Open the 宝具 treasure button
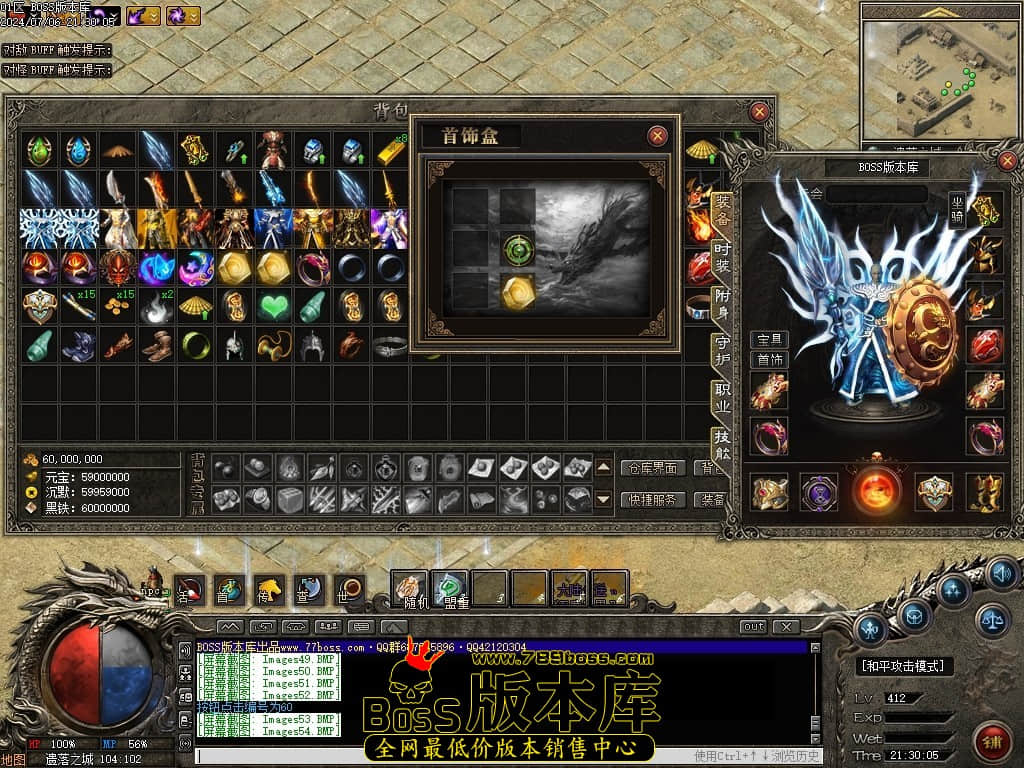Image resolution: width=1024 pixels, height=768 pixels. pyautogui.click(x=769, y=340)
